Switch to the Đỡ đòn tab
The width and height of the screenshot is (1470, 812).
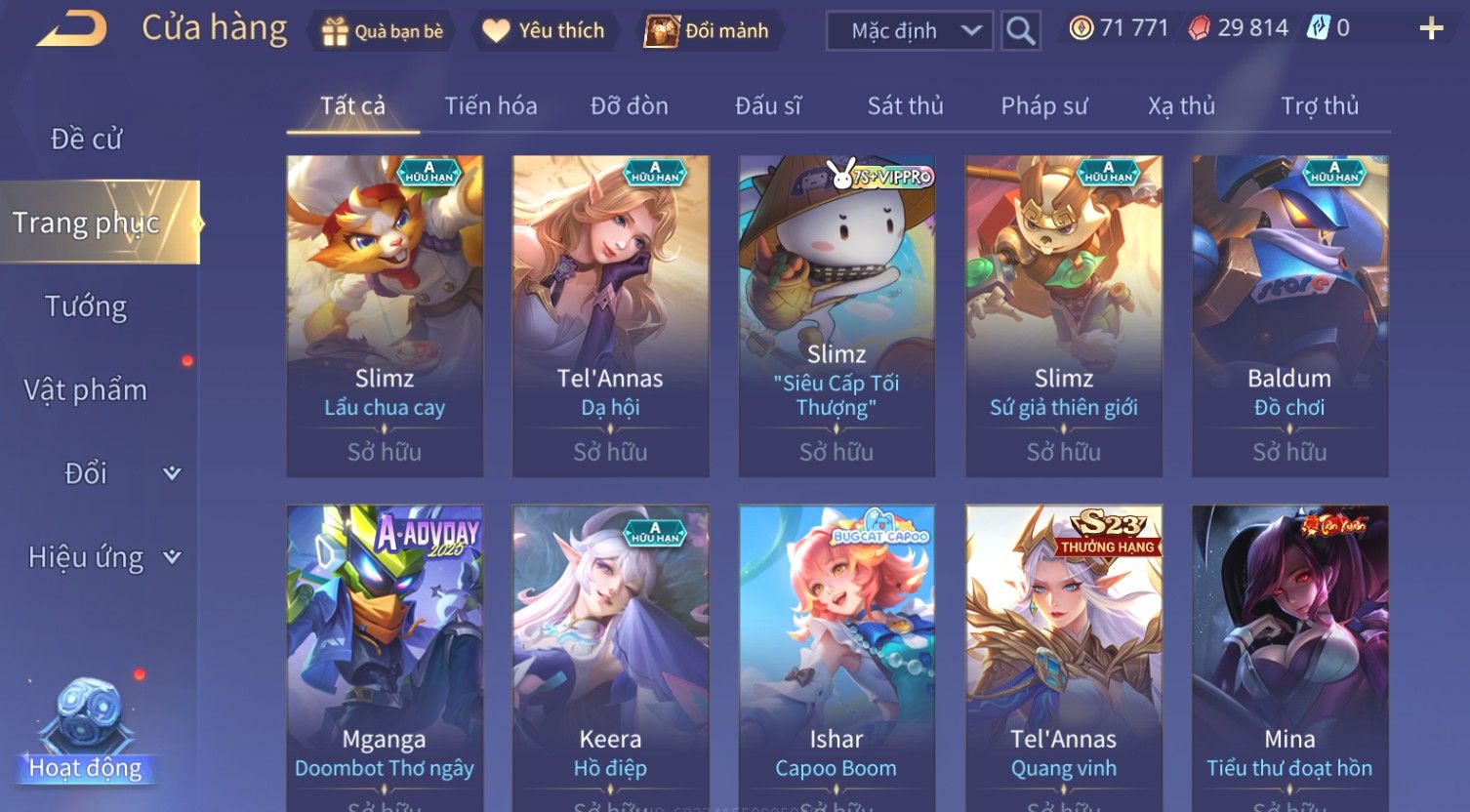[x=630, y=105]
